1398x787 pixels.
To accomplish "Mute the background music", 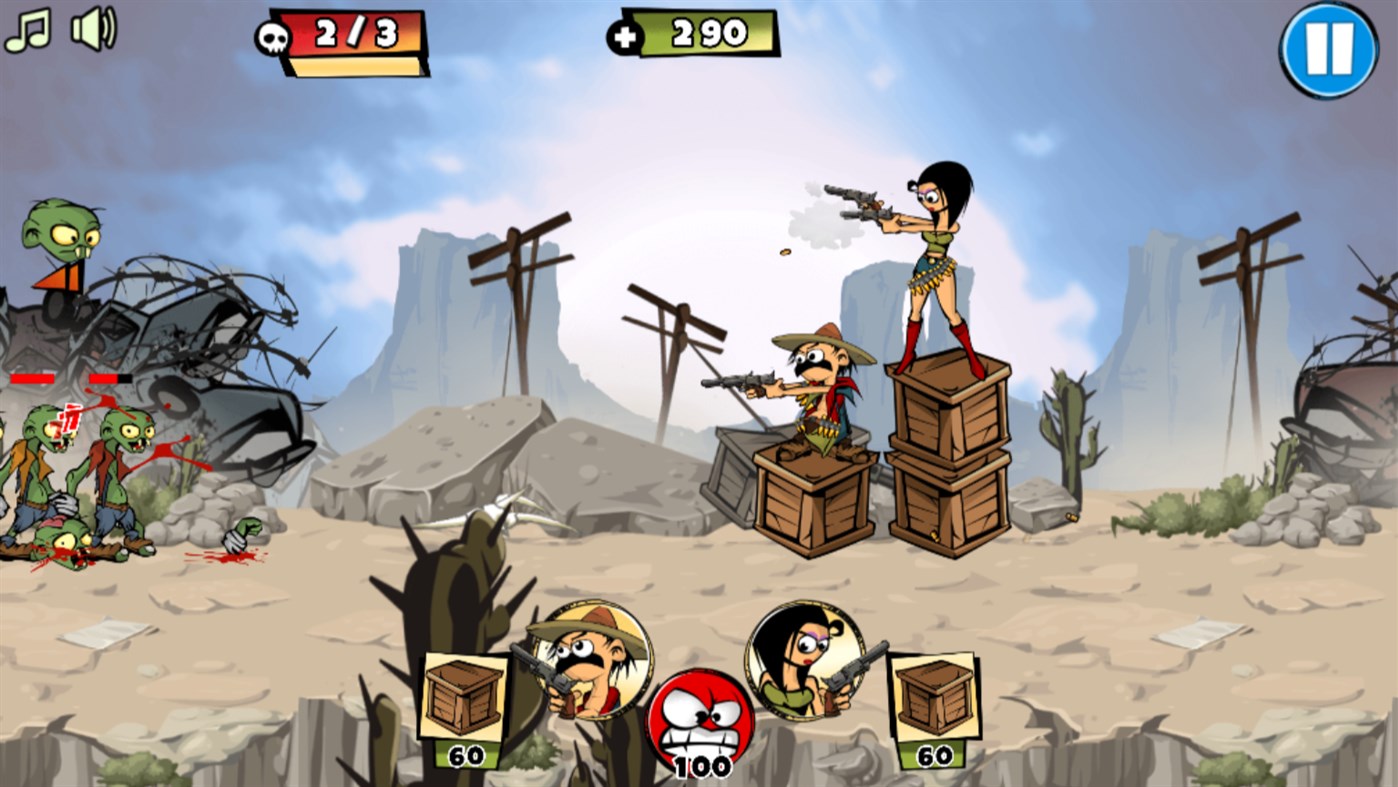I will point(27,27).
